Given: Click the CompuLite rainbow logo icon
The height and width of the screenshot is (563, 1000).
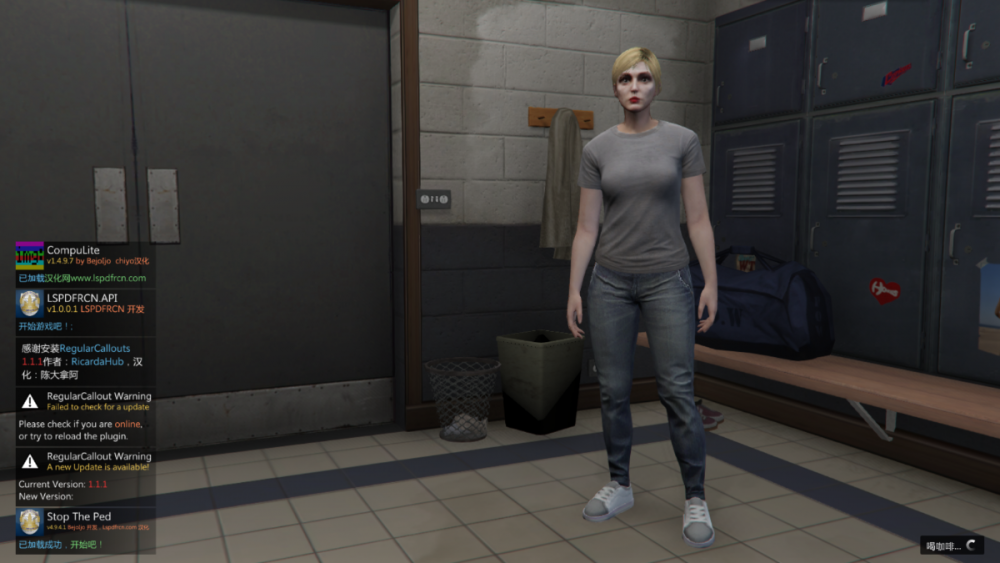Looking at the screenshot, I should point(29,255).
